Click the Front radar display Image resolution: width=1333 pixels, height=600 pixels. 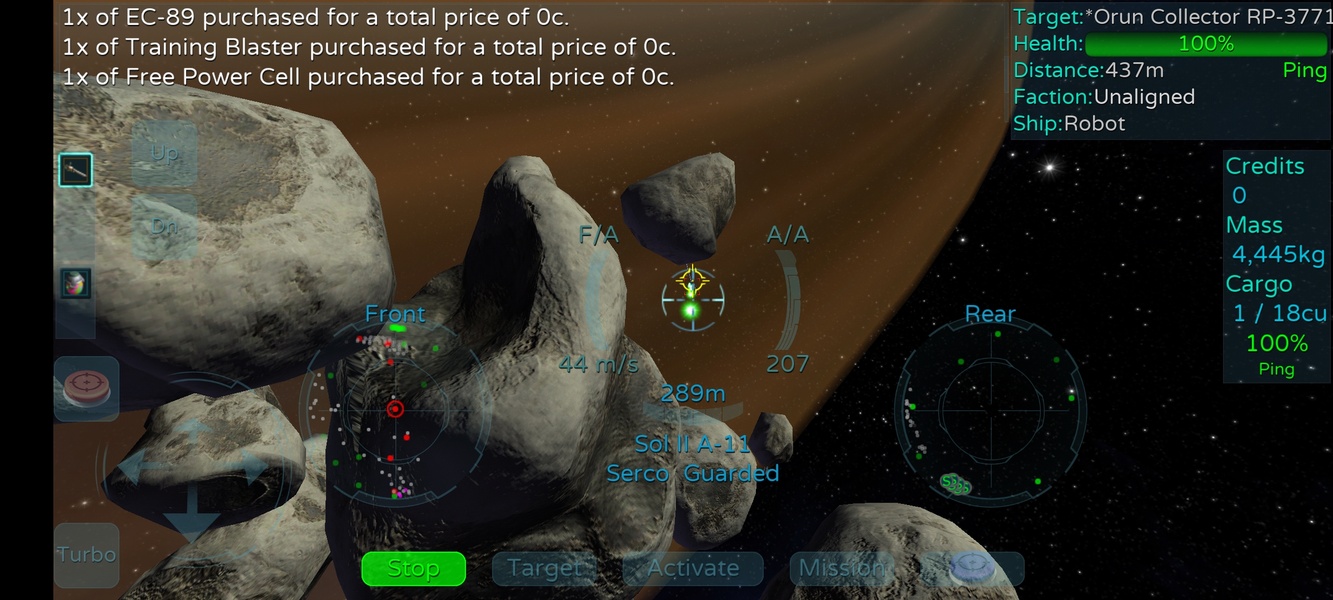point(395,408)
